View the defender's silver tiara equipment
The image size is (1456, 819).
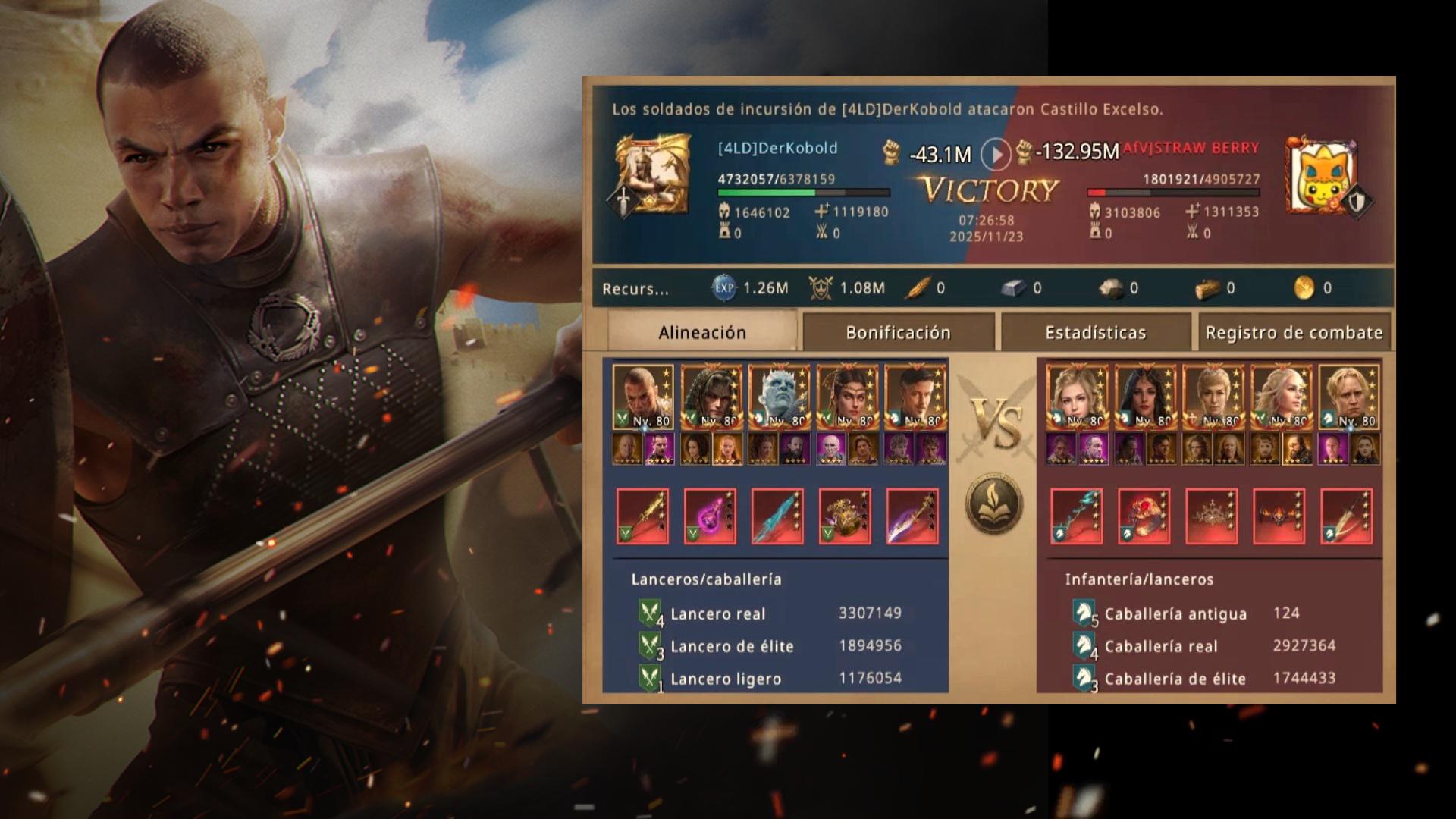click(1211, 516)
